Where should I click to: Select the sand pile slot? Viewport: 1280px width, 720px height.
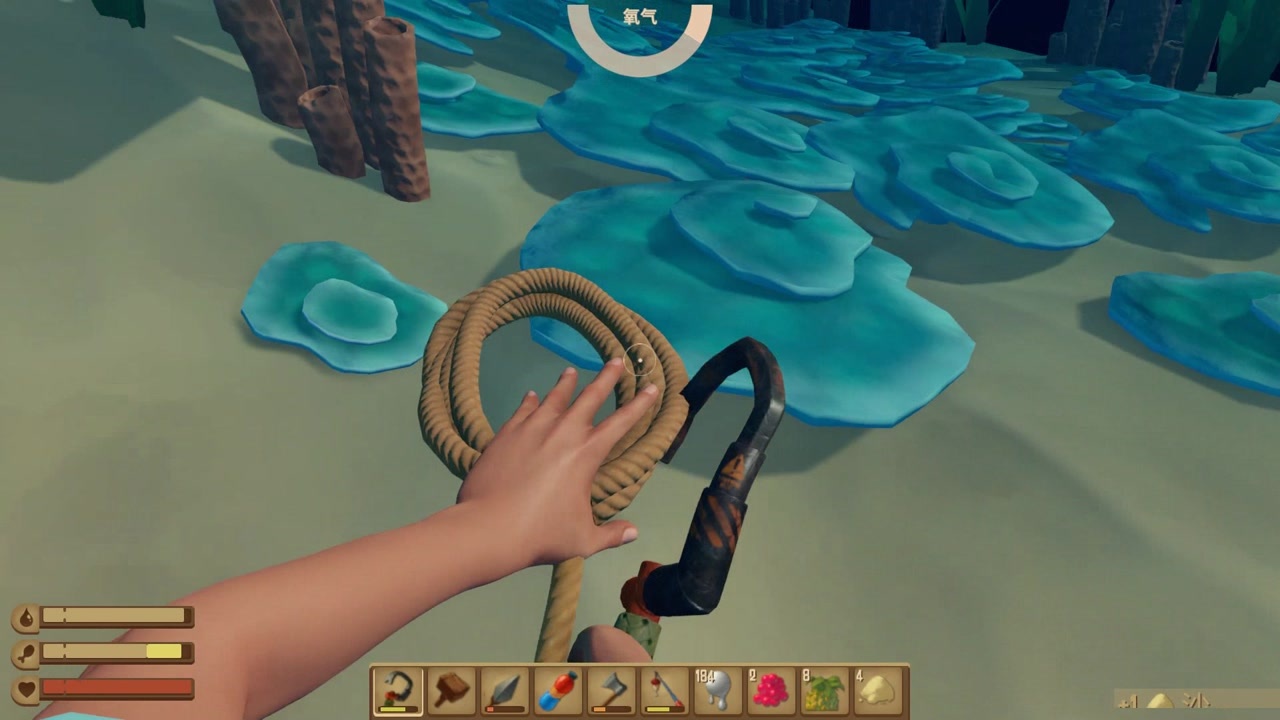pyautogui.click(x=878, y=690)
